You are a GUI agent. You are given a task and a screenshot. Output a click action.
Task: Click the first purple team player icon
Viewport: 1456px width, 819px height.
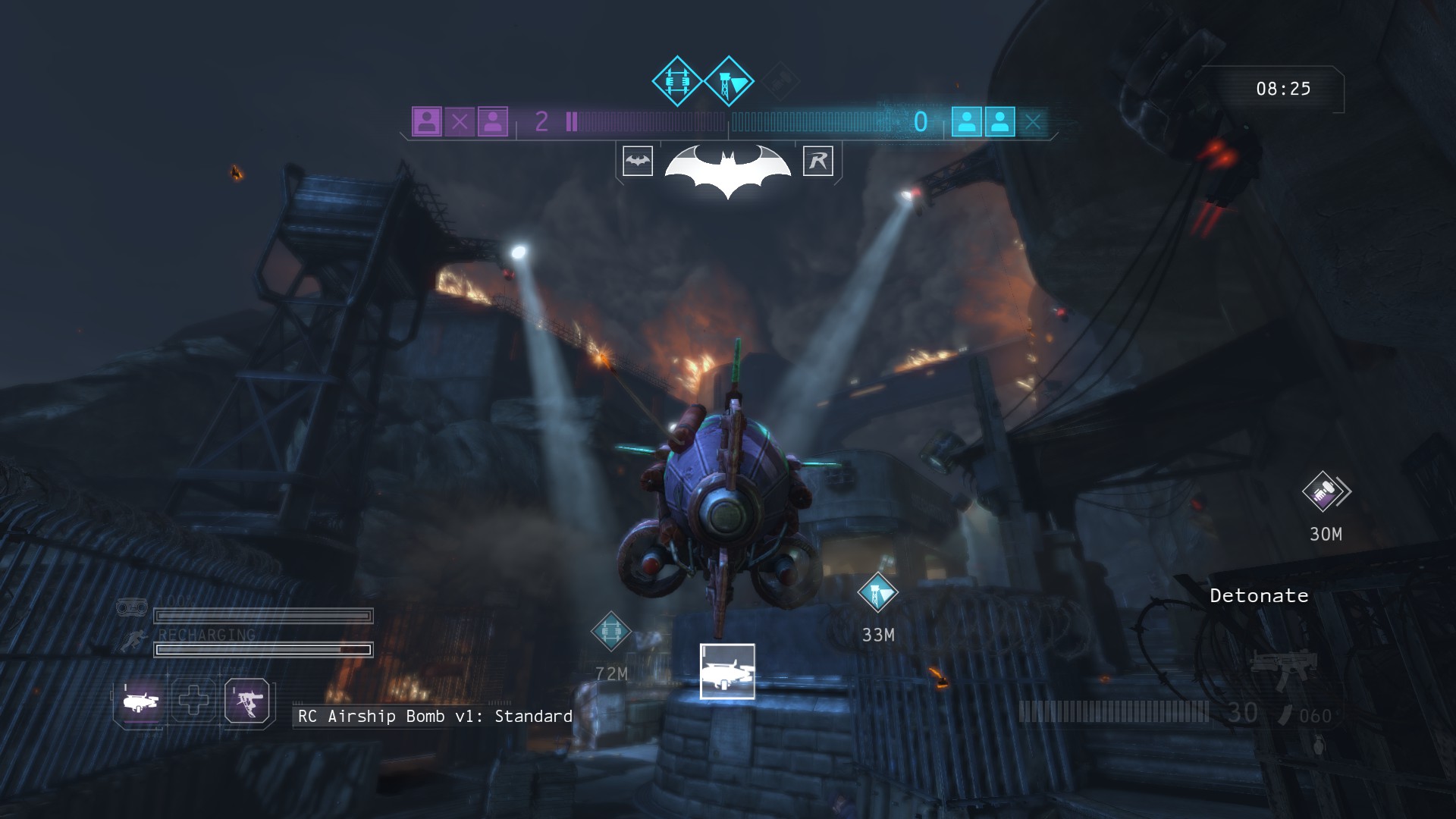(427, 121)
